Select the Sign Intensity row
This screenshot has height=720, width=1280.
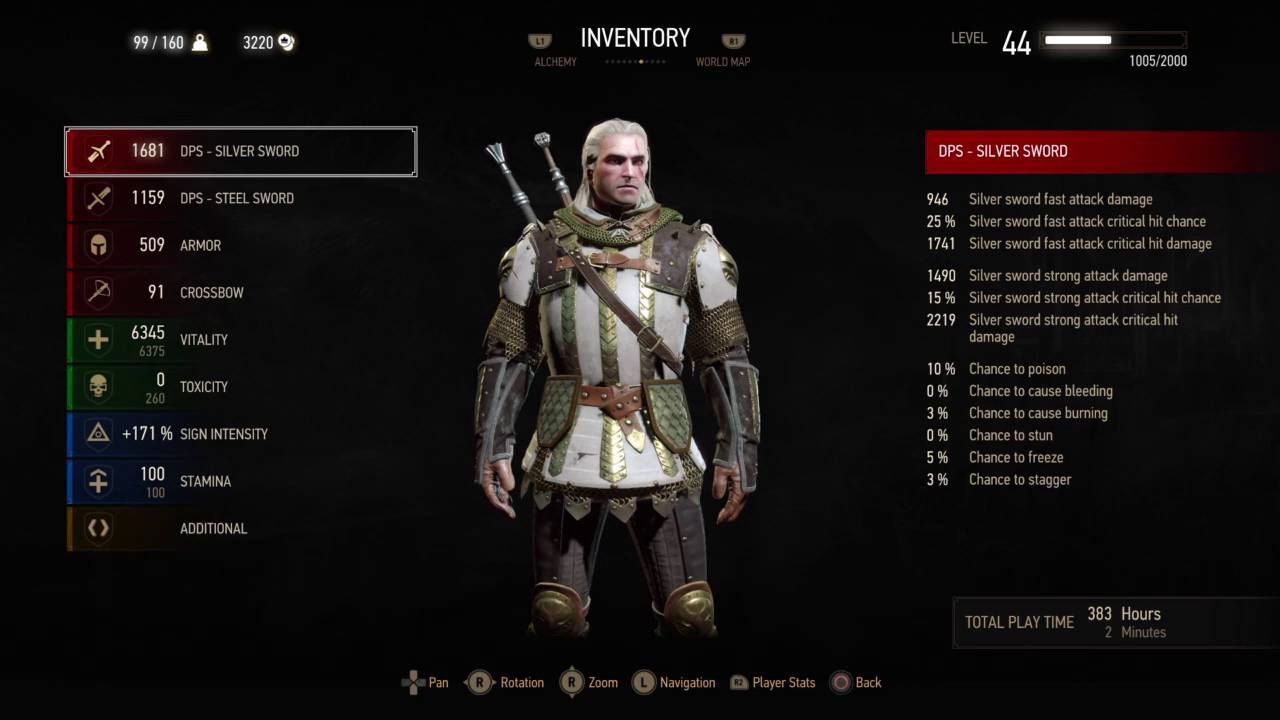coord(240,434)
